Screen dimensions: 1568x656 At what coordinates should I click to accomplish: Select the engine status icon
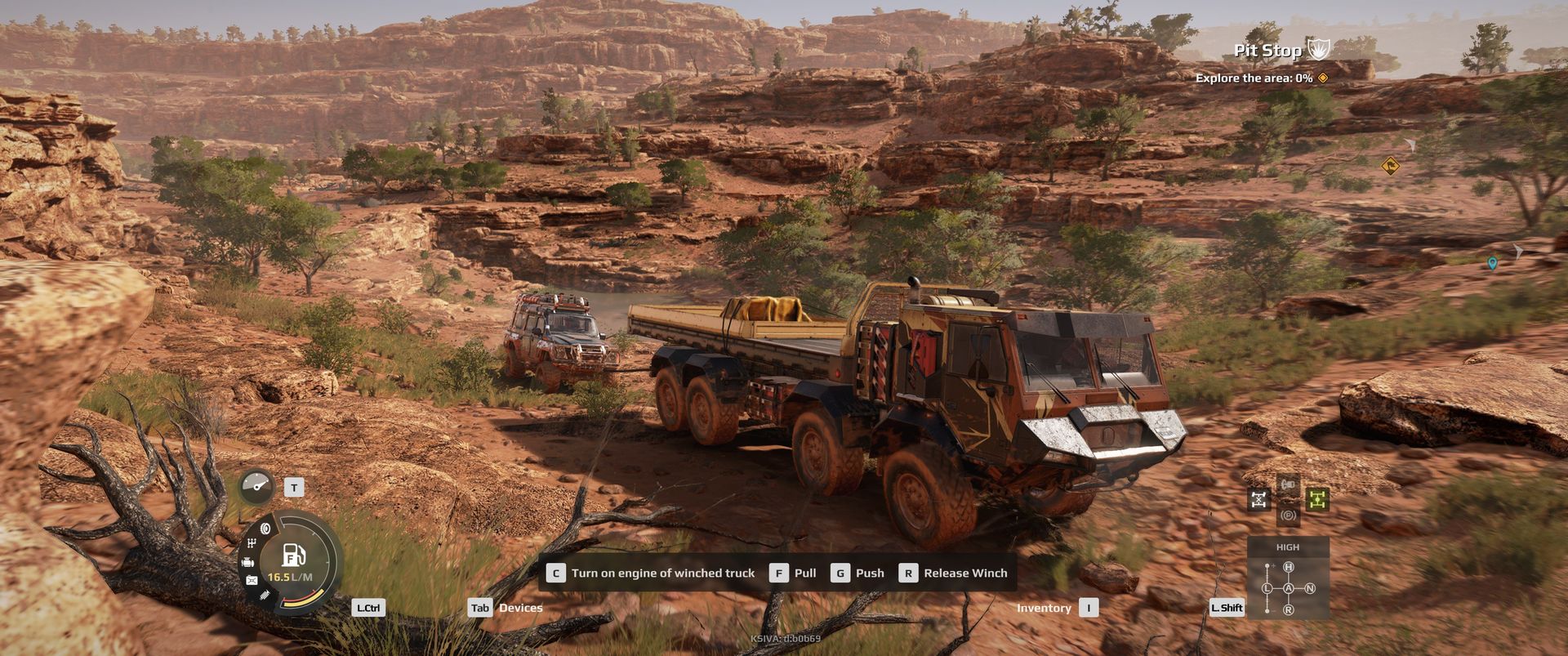pos(247,562)
